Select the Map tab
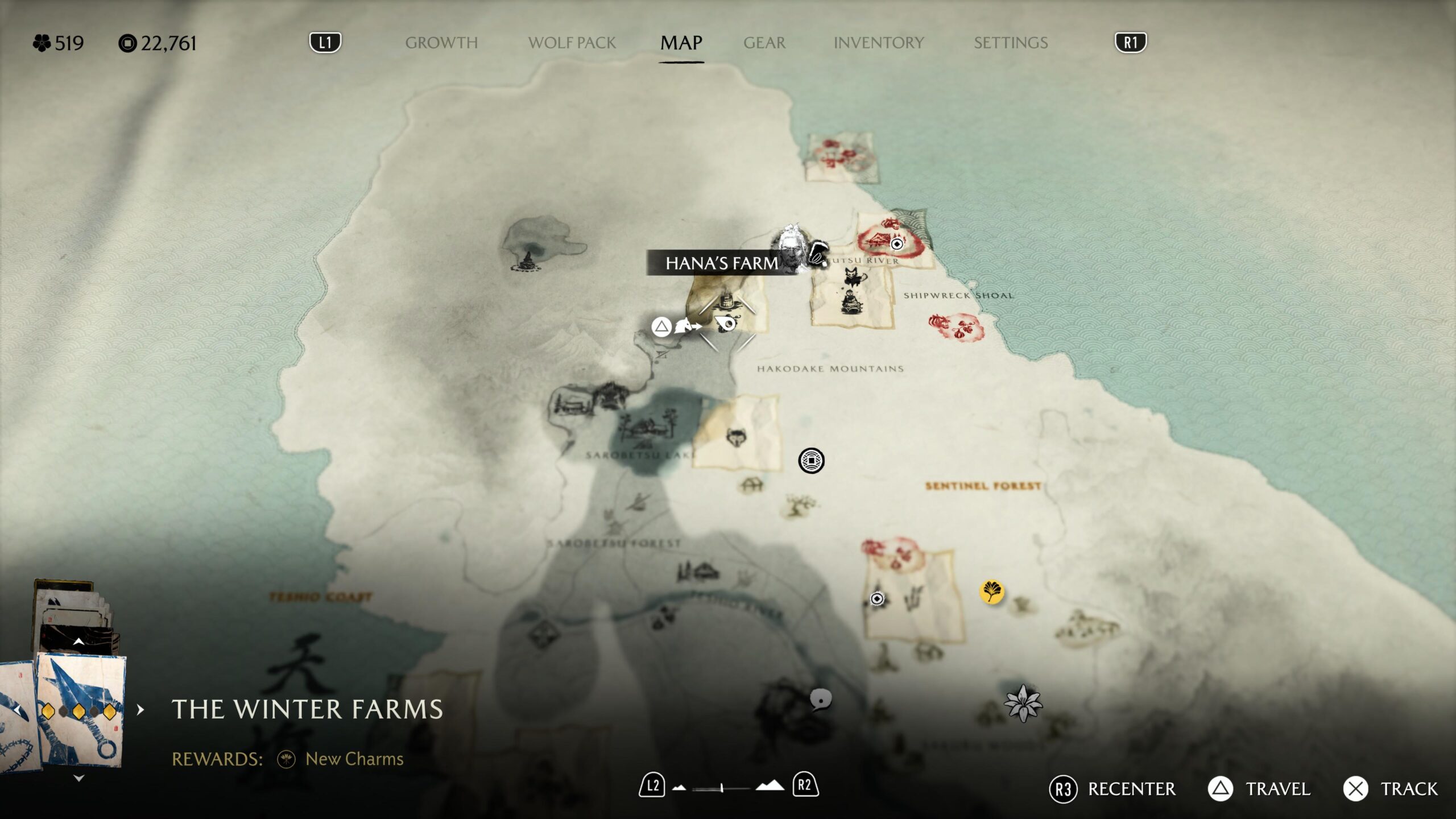Viewport: 1456px width, 819px height. tap(681, 43)
